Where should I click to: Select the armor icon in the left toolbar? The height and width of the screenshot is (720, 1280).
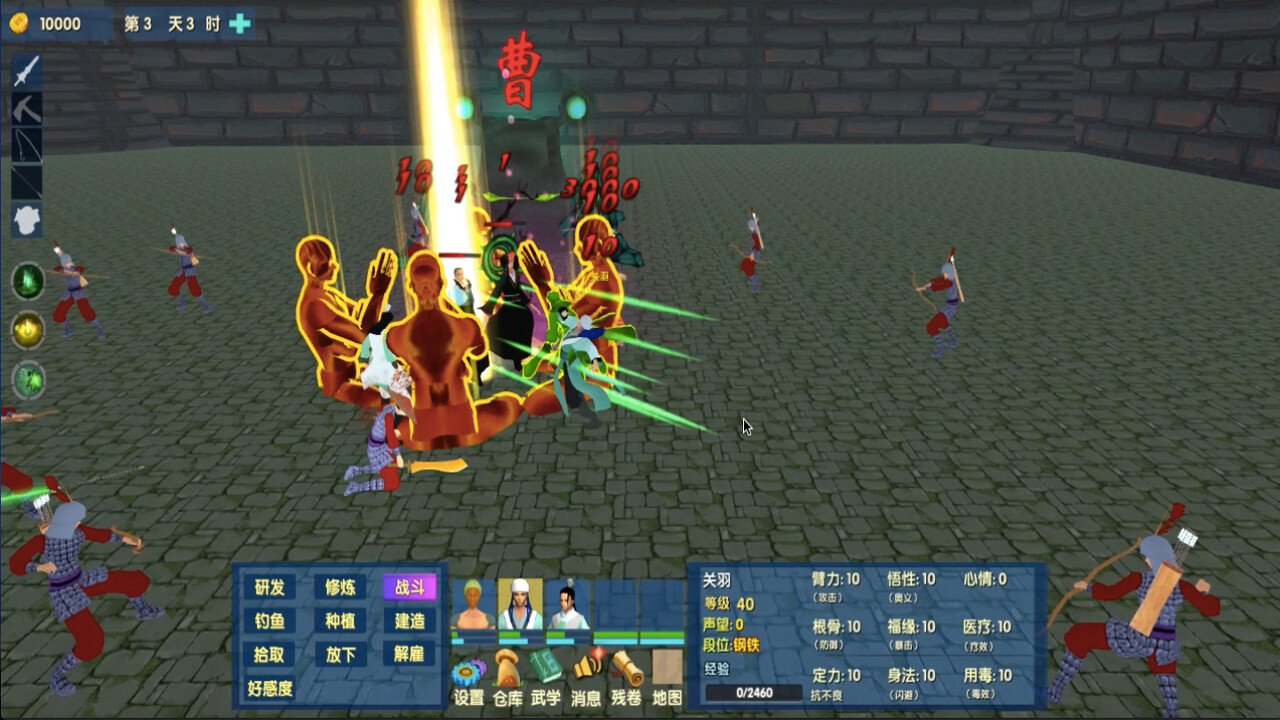[25, 214]
